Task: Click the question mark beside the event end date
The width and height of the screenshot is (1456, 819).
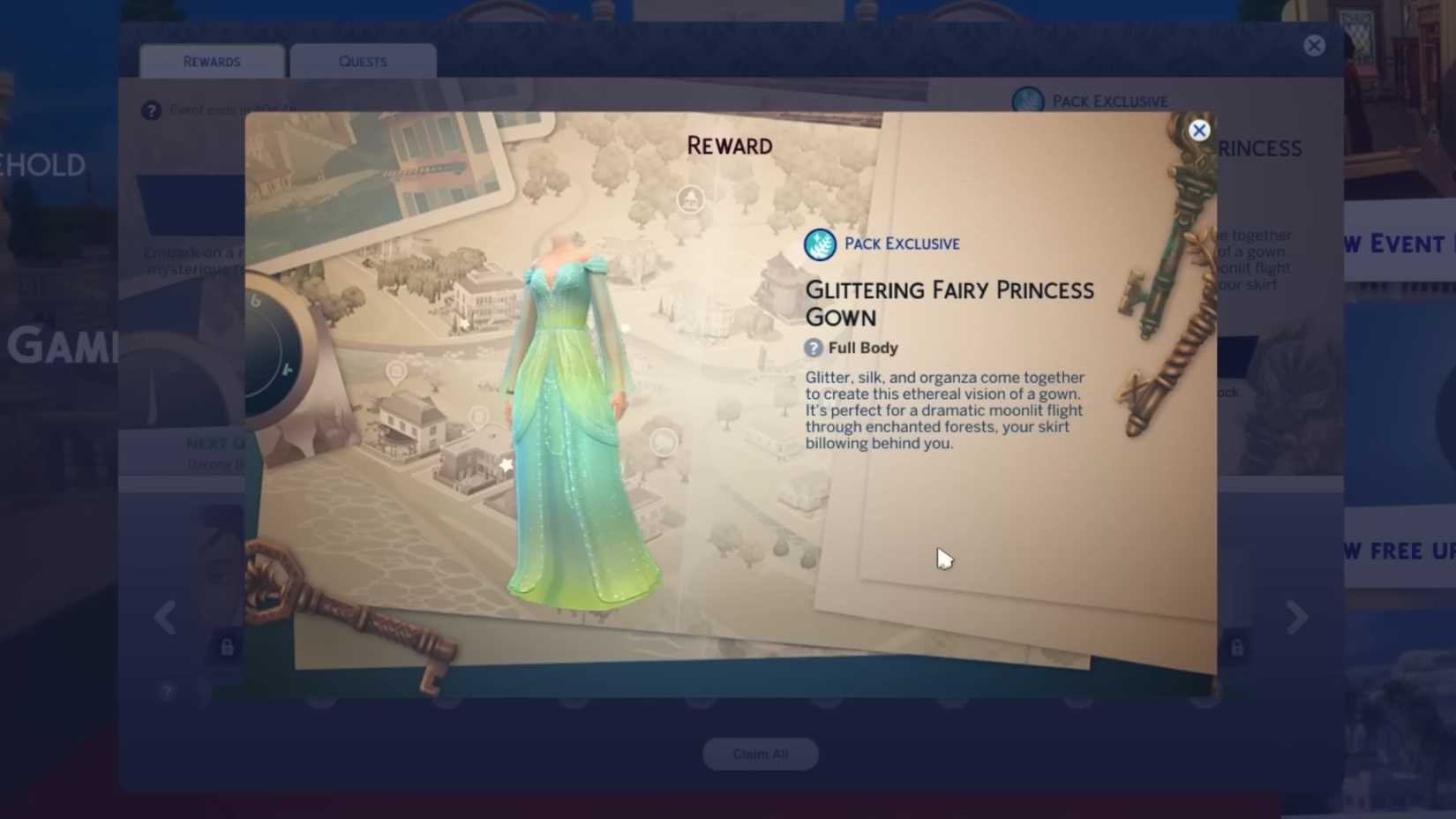Action: coord(151,109)
